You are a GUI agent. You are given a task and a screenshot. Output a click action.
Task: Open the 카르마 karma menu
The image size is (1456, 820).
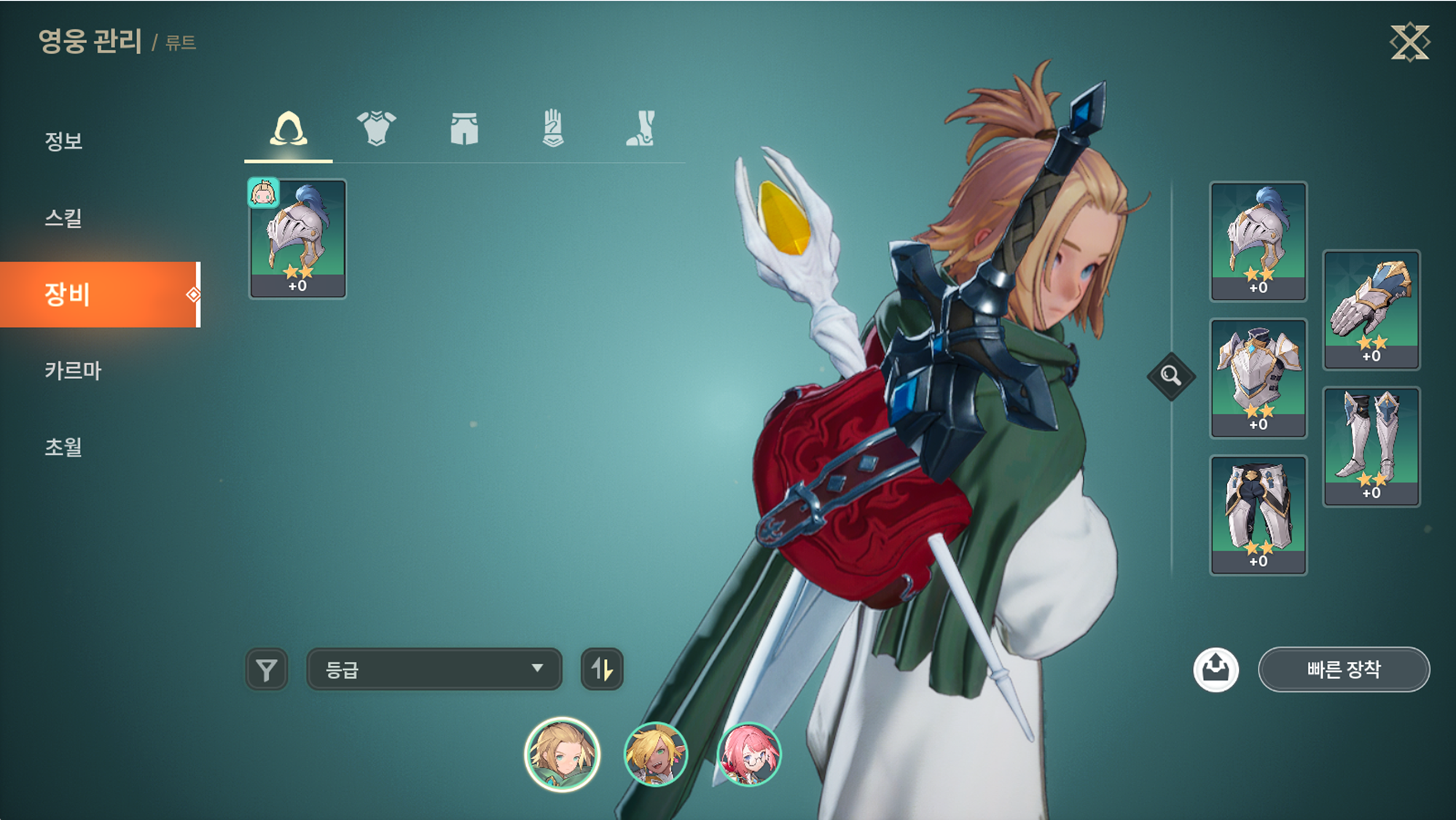pos(73,370)
